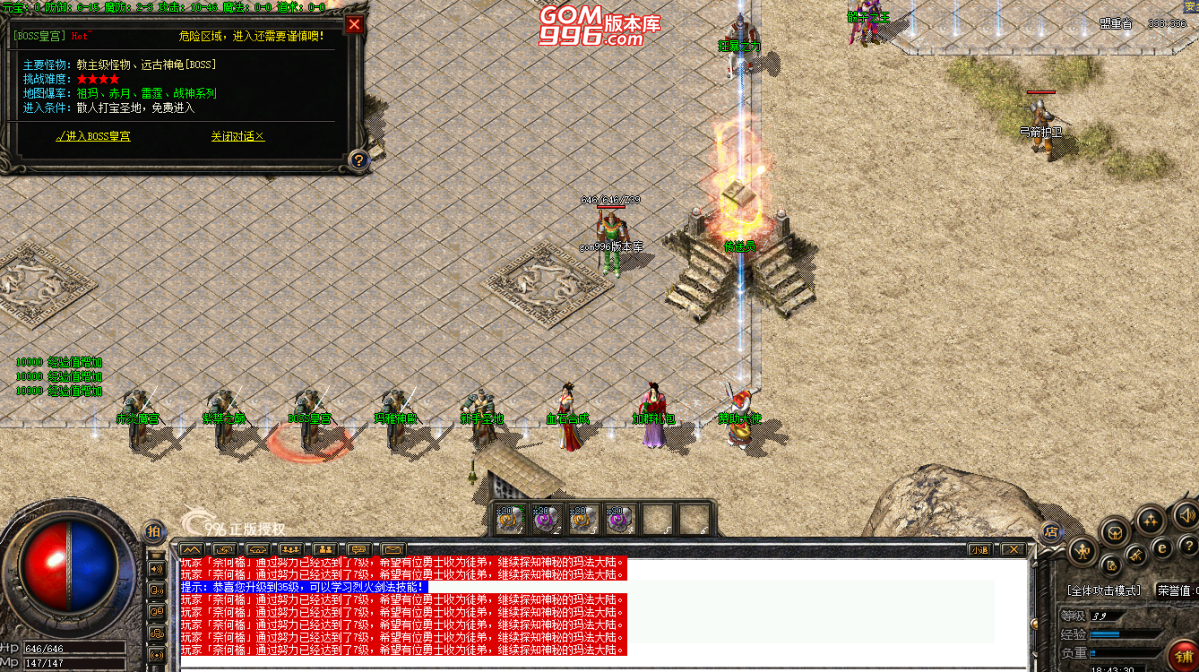Close the BOSS皇宫 dialog with the red X

click(354, 25)
